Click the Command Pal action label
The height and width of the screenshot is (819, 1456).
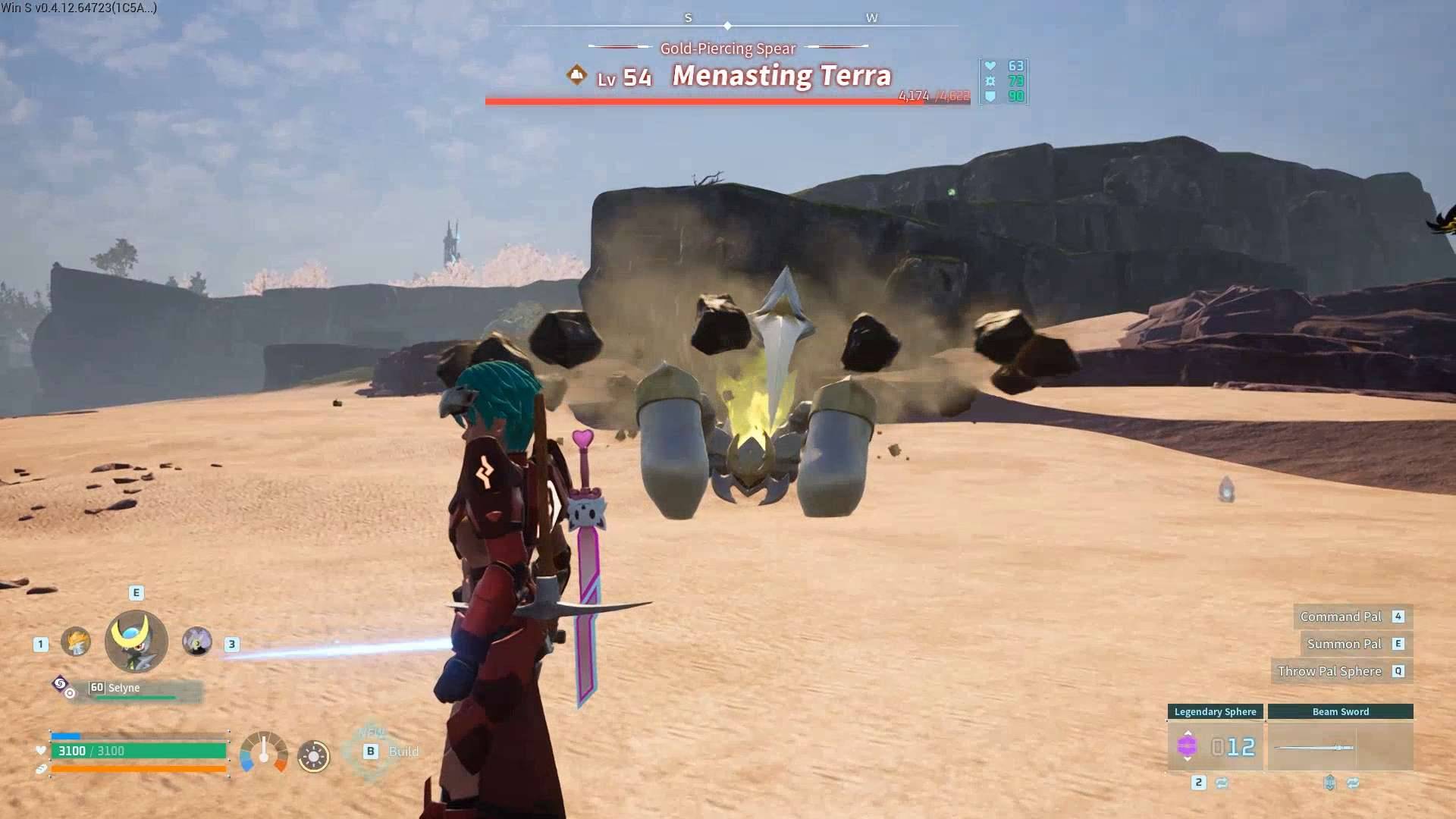(x=1341, y=617)
